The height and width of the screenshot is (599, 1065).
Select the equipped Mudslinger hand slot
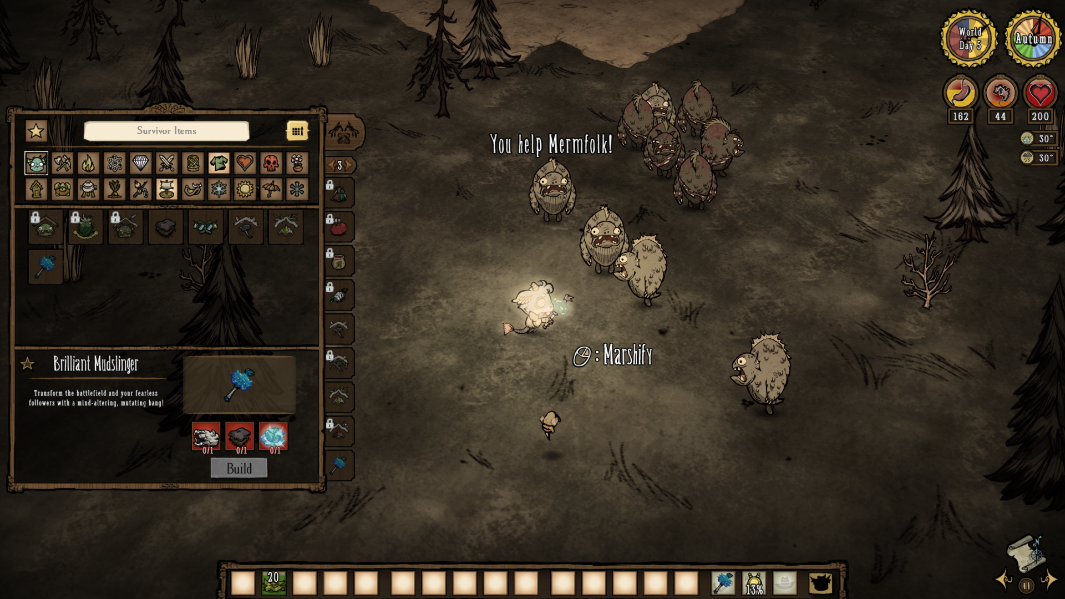click(x=723, y=582)
